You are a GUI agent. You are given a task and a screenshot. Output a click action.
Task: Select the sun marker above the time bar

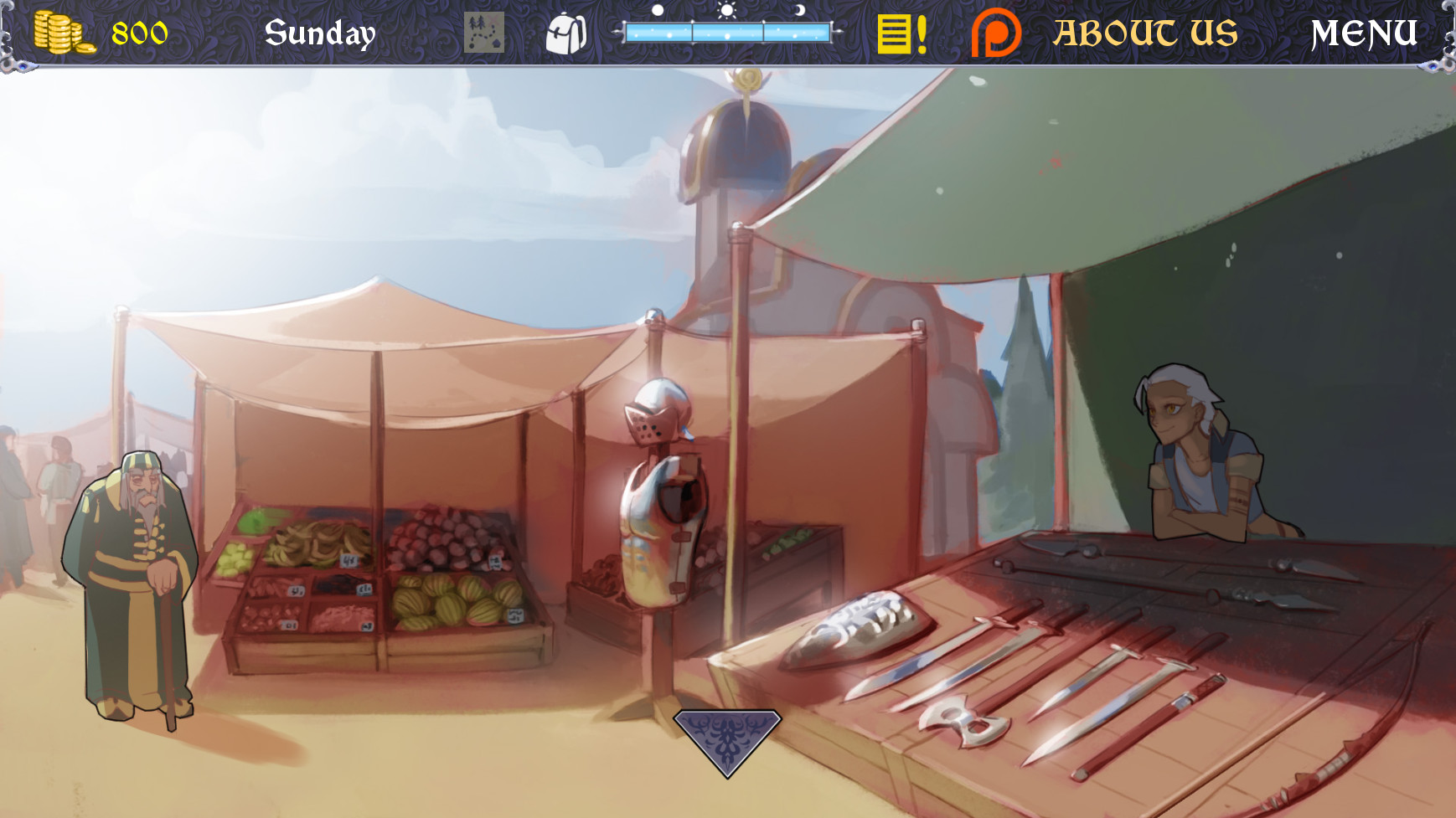(725, 13)
